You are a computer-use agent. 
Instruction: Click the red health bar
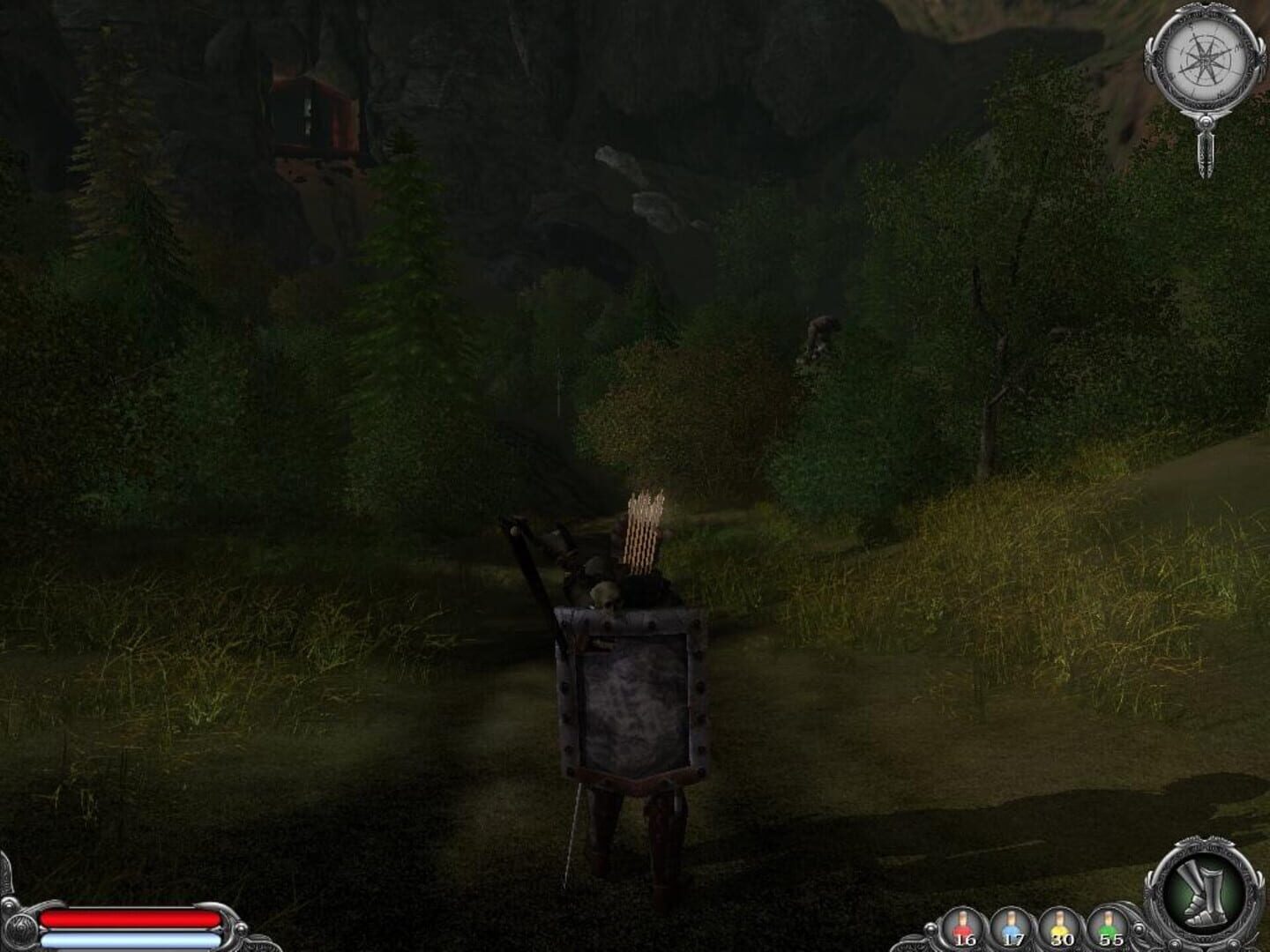[132, 919]
